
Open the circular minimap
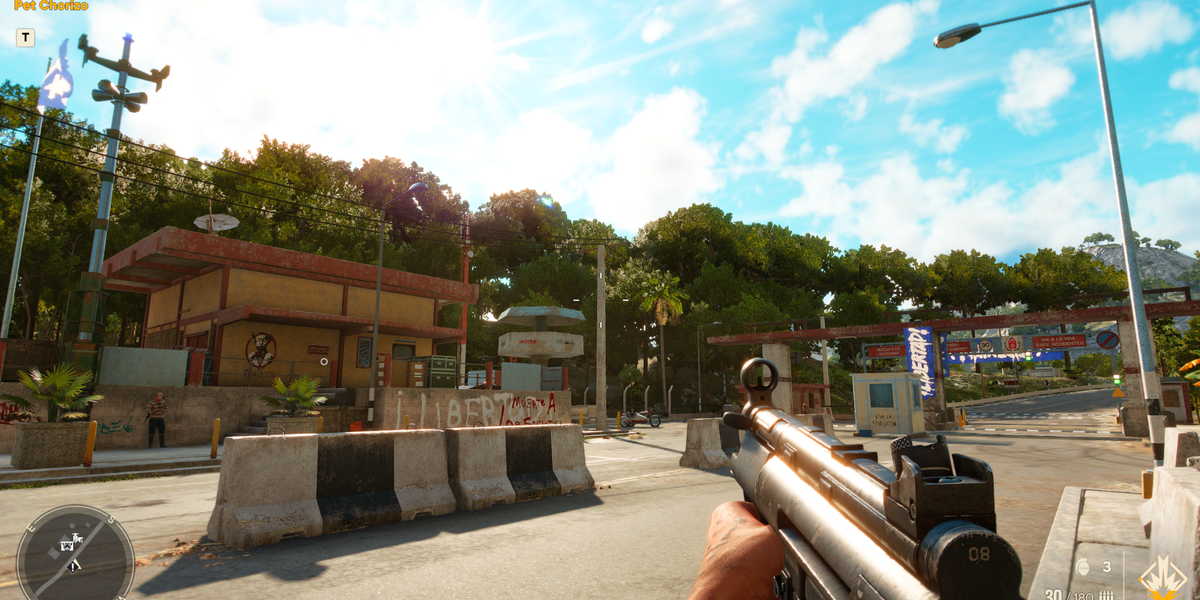click(75, 553)
